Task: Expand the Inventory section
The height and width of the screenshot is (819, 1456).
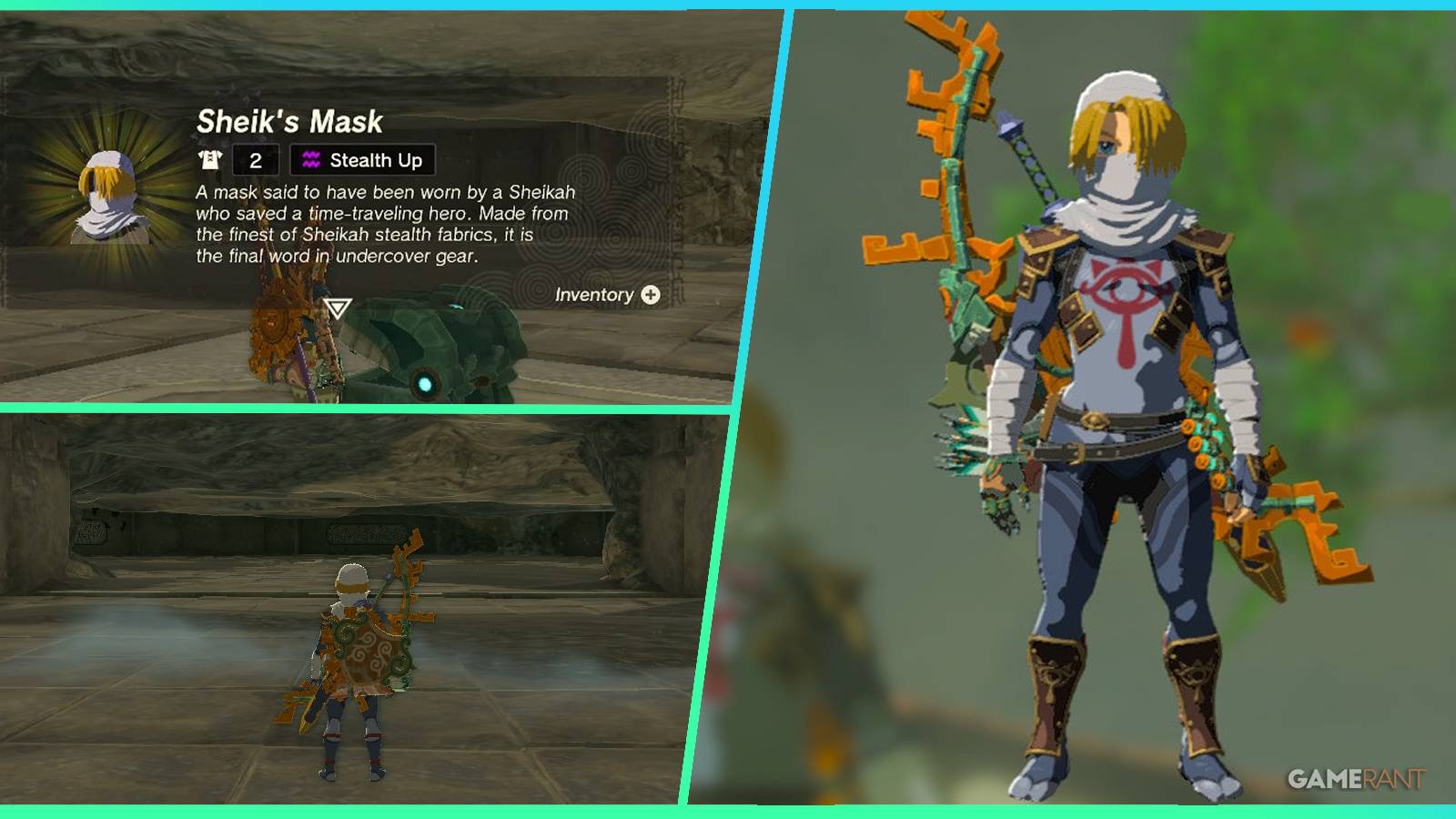Action: click(x=605, y=296)
